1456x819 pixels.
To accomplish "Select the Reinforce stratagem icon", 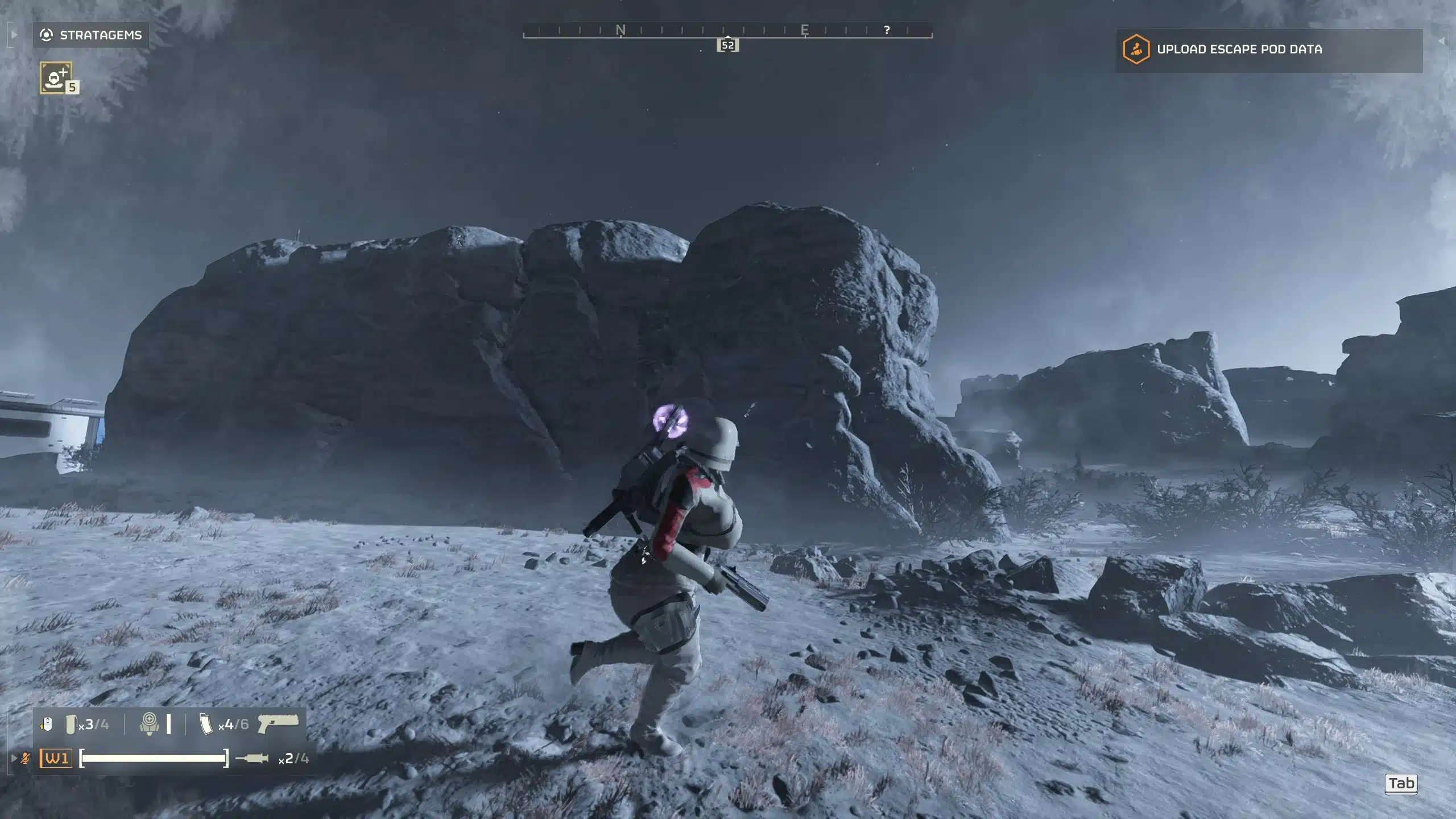I will tap(56, 77).
